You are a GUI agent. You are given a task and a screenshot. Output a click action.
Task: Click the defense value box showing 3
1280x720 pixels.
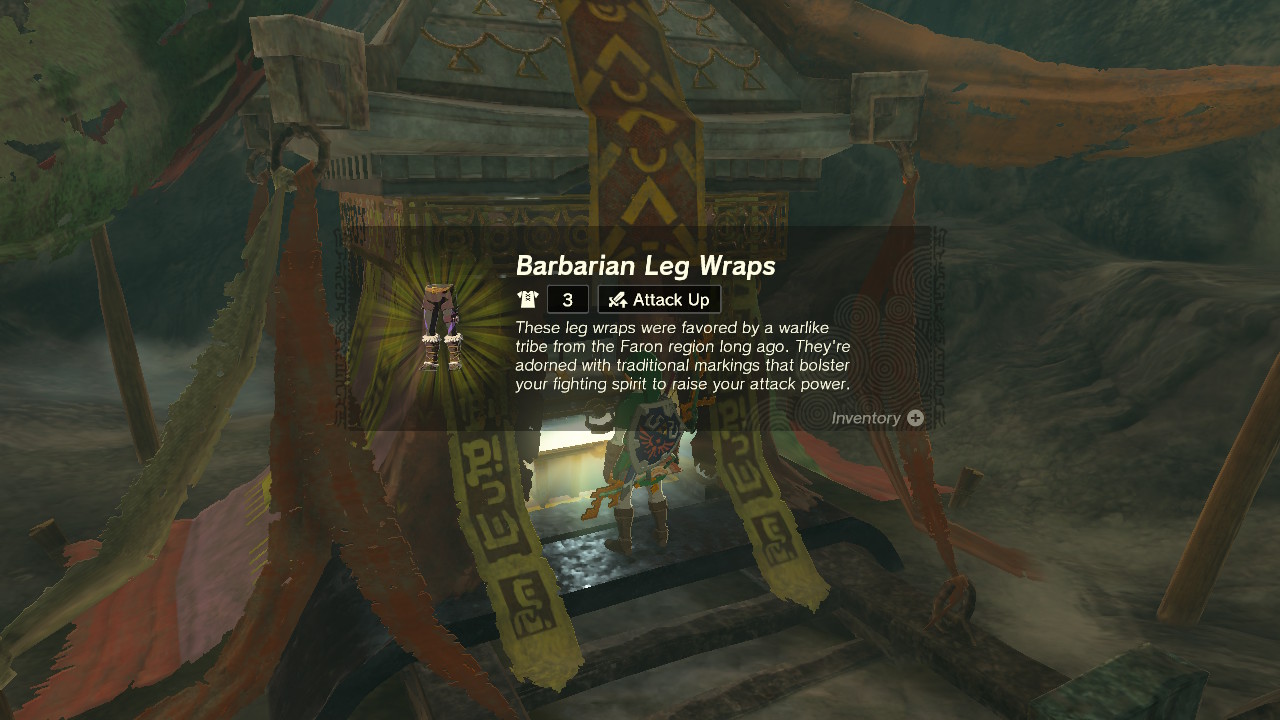pyautogui.click(x=567, y=299)
